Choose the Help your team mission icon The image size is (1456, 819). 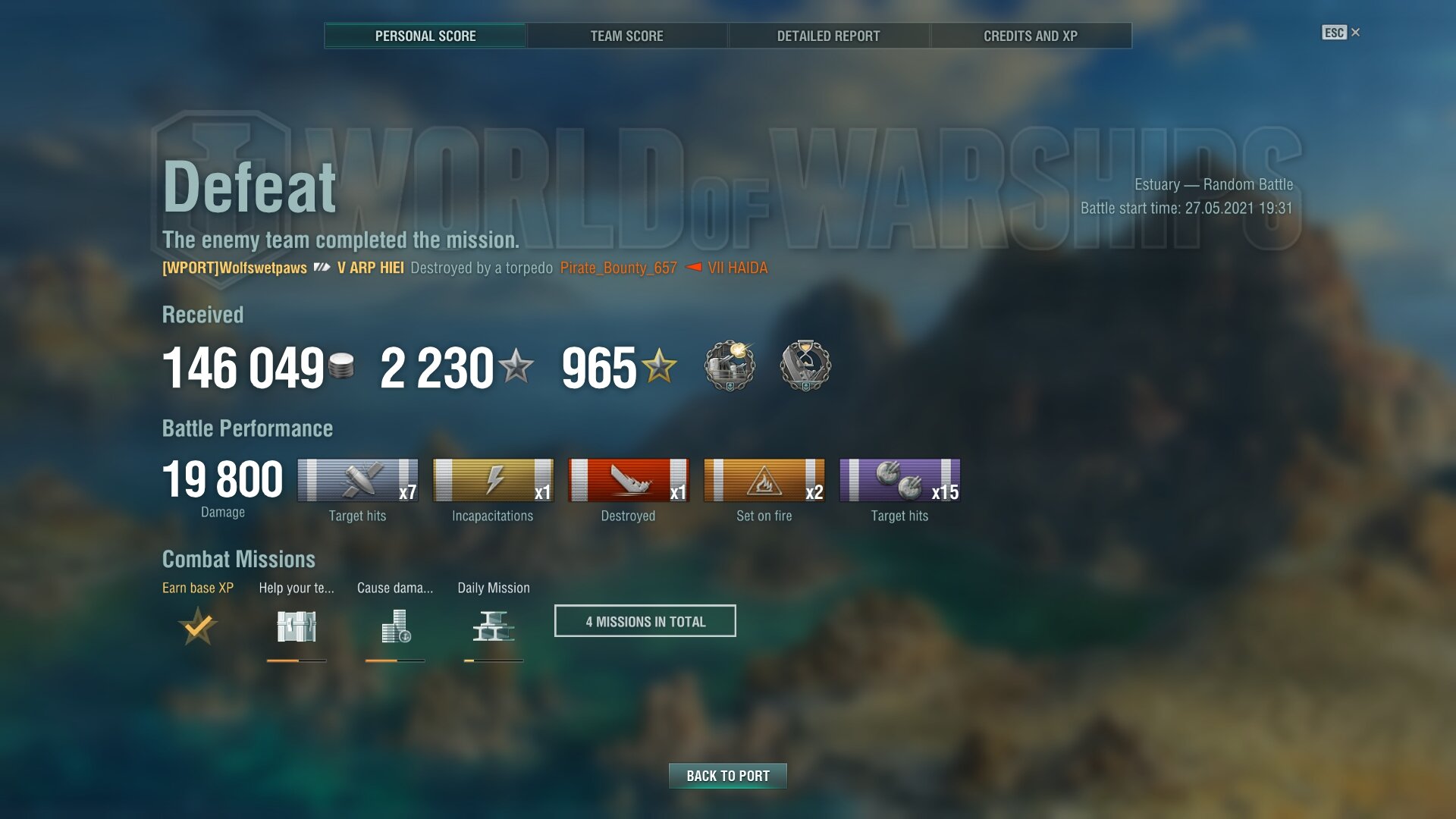point(297,626)
